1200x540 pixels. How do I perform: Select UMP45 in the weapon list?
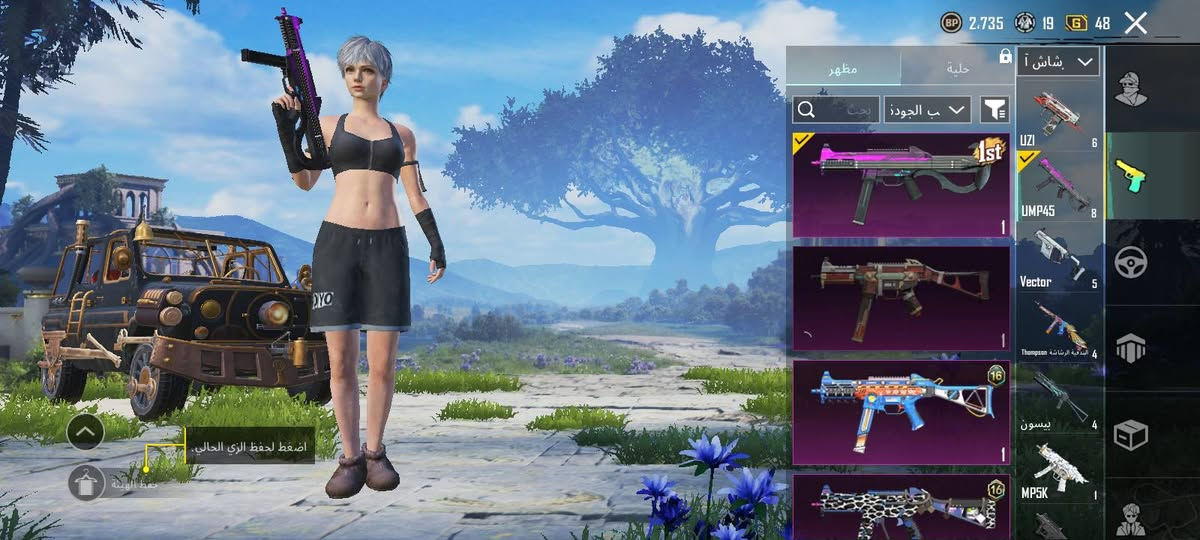[1059, 185]
